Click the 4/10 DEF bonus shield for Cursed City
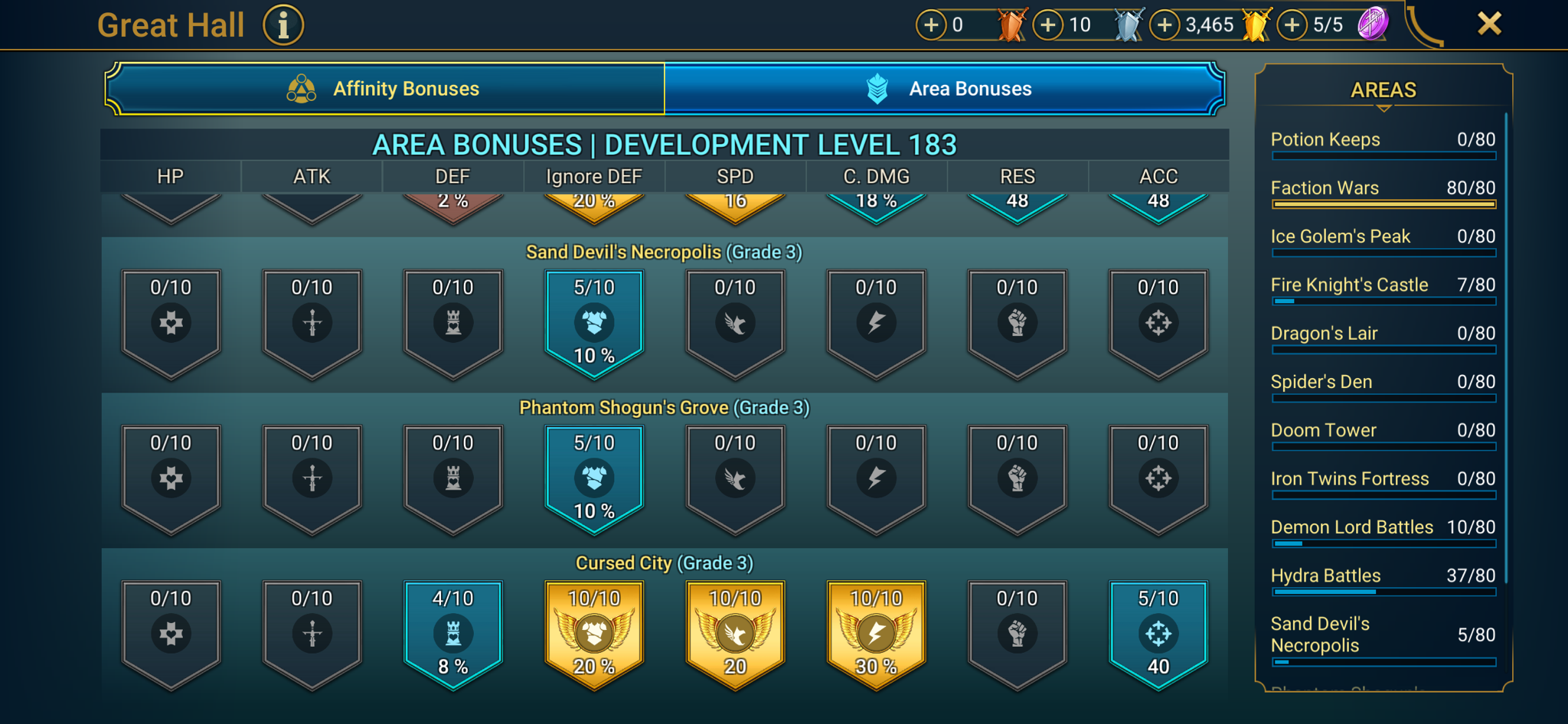The image size is (1568, 724). point(452,633)
